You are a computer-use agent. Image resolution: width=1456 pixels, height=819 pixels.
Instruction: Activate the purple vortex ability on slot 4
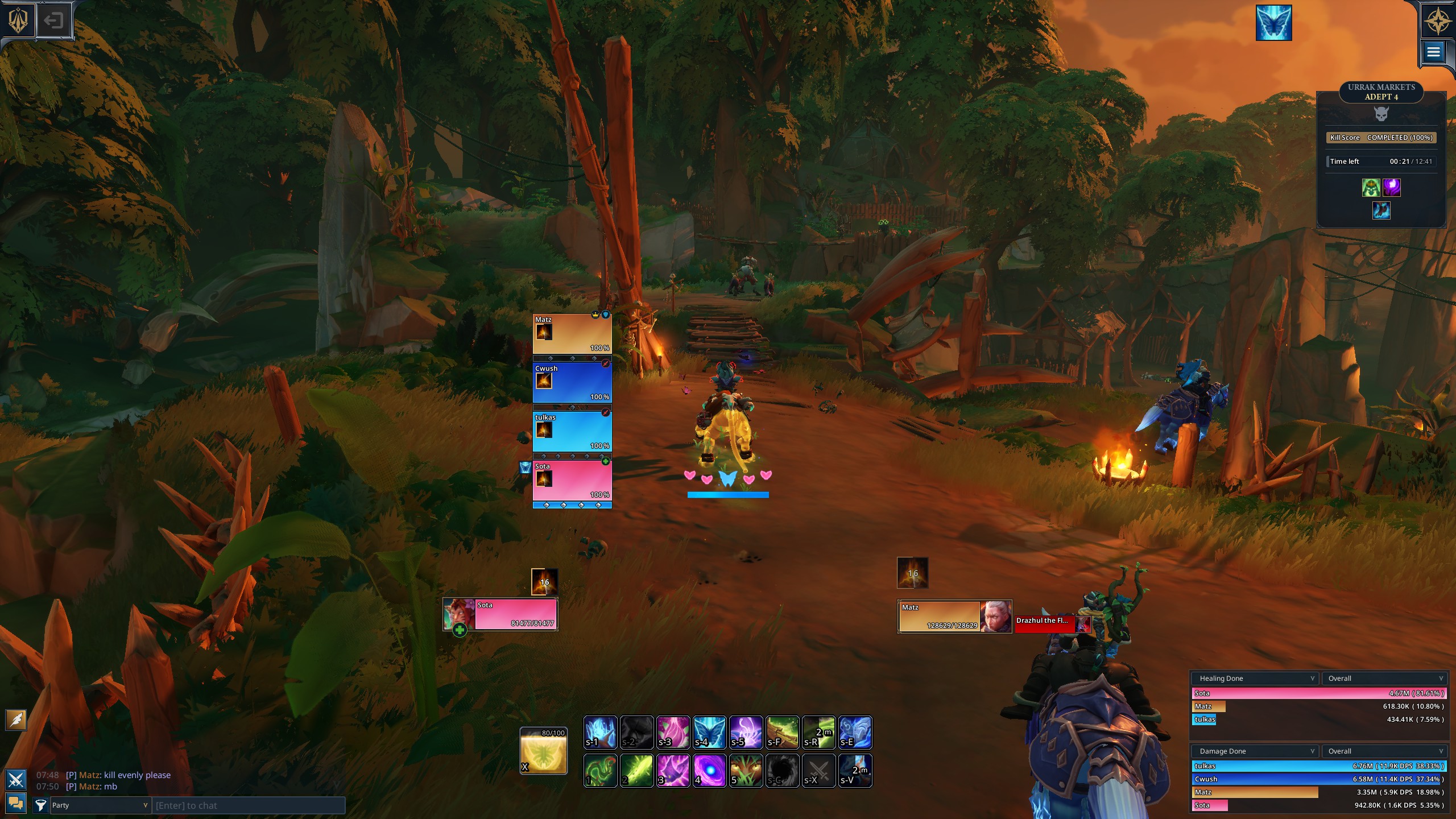tap(709, 771)
